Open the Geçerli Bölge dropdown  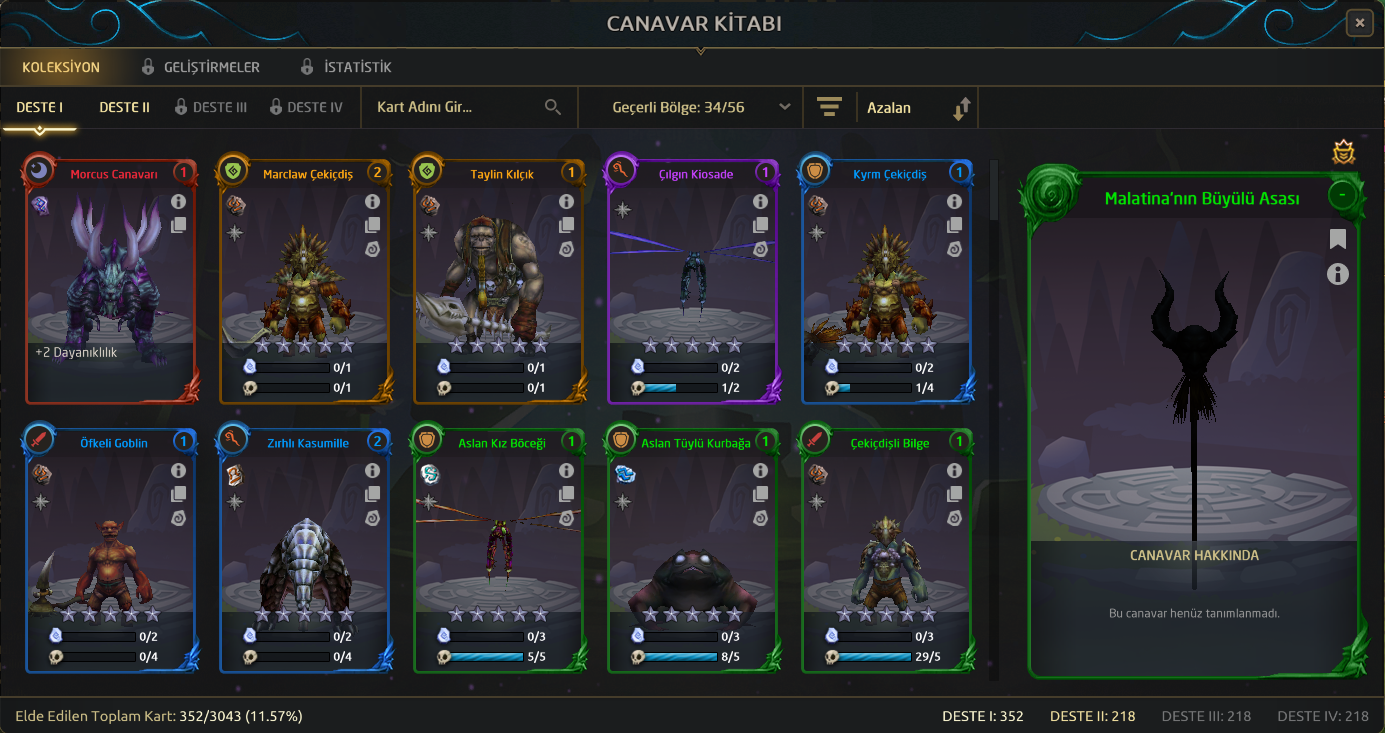(x=701, y=107)
